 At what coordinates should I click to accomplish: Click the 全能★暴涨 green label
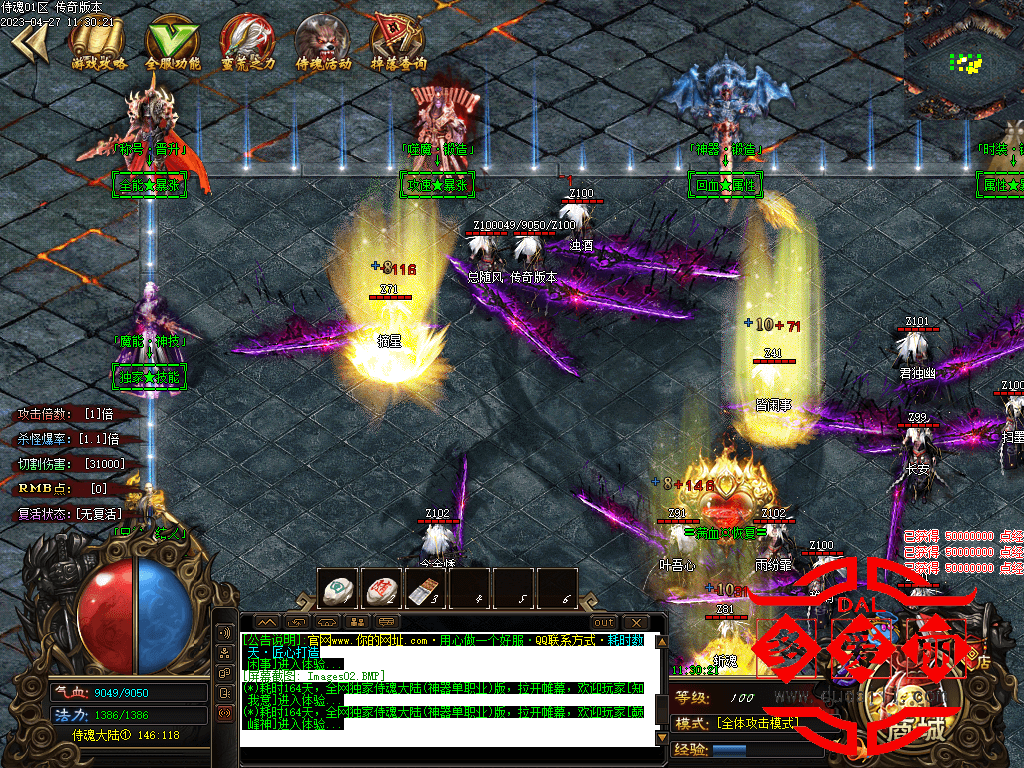(150, 185)
